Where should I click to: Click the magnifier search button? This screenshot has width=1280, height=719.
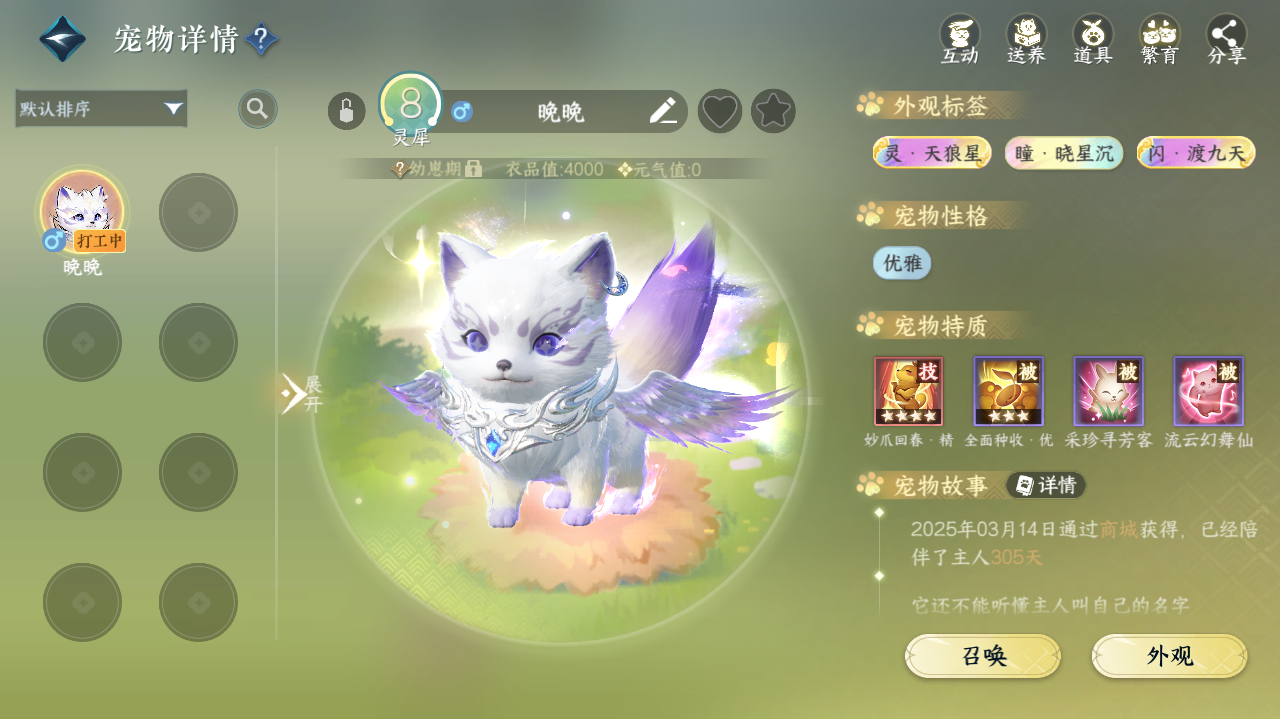[x=258, y=108]
